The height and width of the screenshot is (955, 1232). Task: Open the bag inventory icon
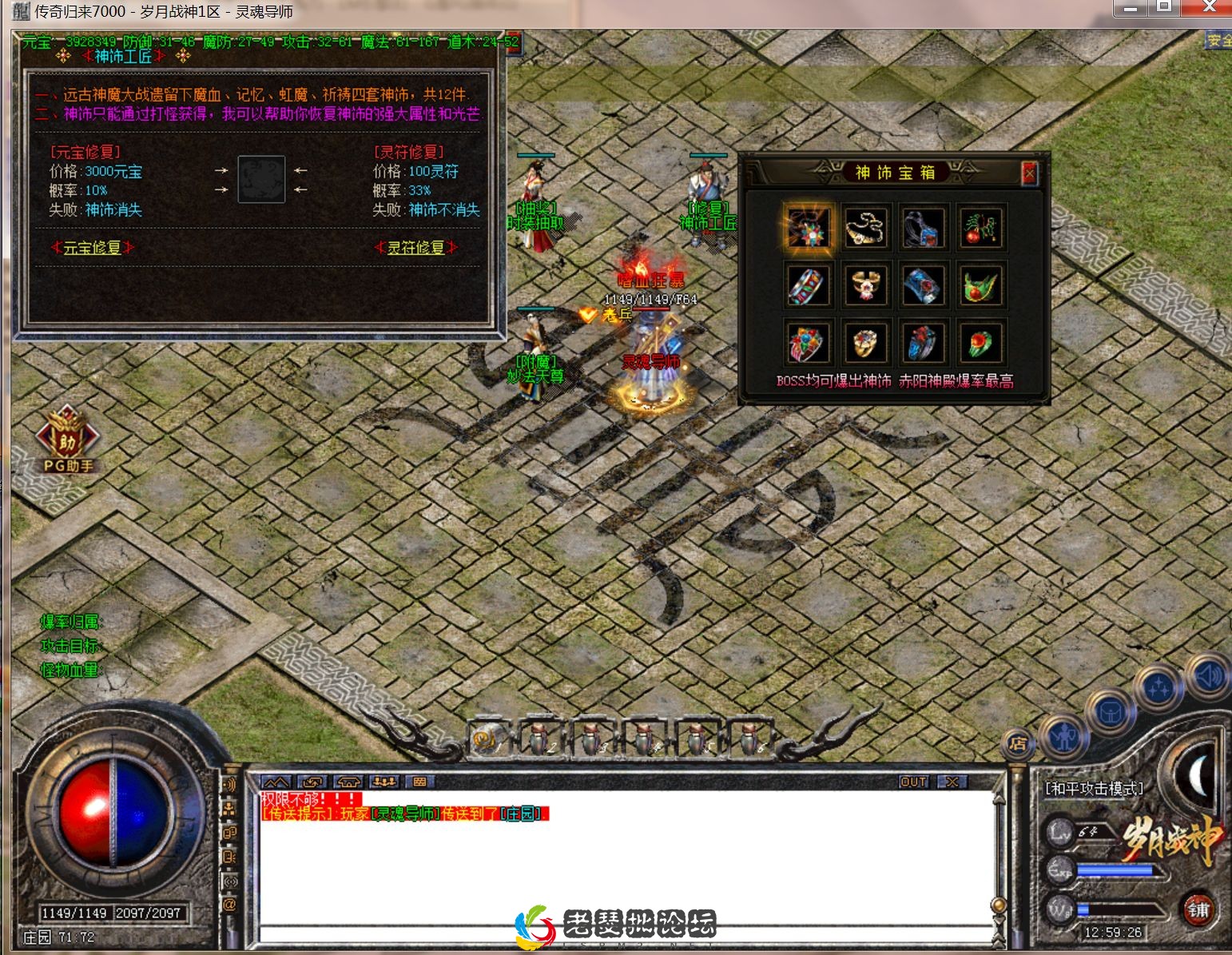(1111, 711)
